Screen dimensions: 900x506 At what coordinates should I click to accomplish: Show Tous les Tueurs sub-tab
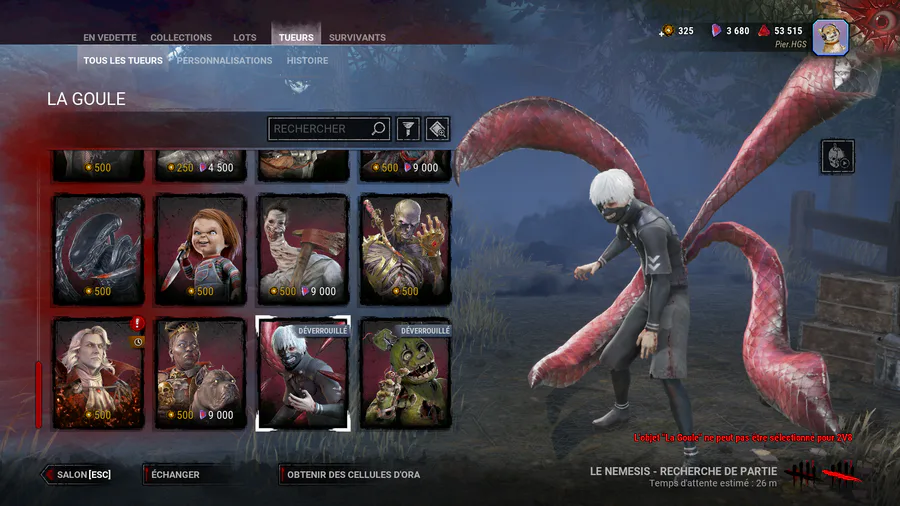pos(124,60)
